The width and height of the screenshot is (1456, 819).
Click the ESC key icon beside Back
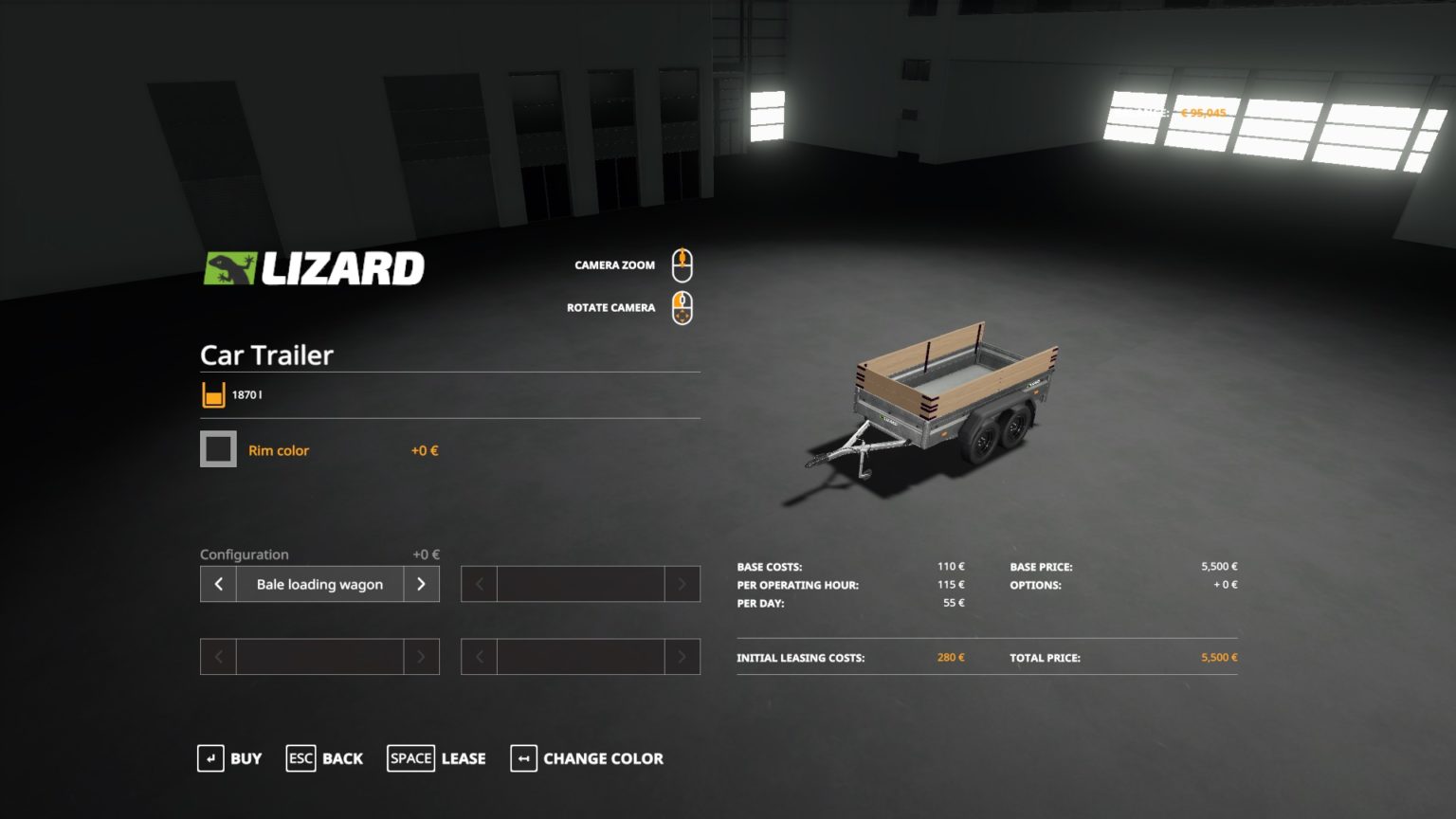[300, 758]
